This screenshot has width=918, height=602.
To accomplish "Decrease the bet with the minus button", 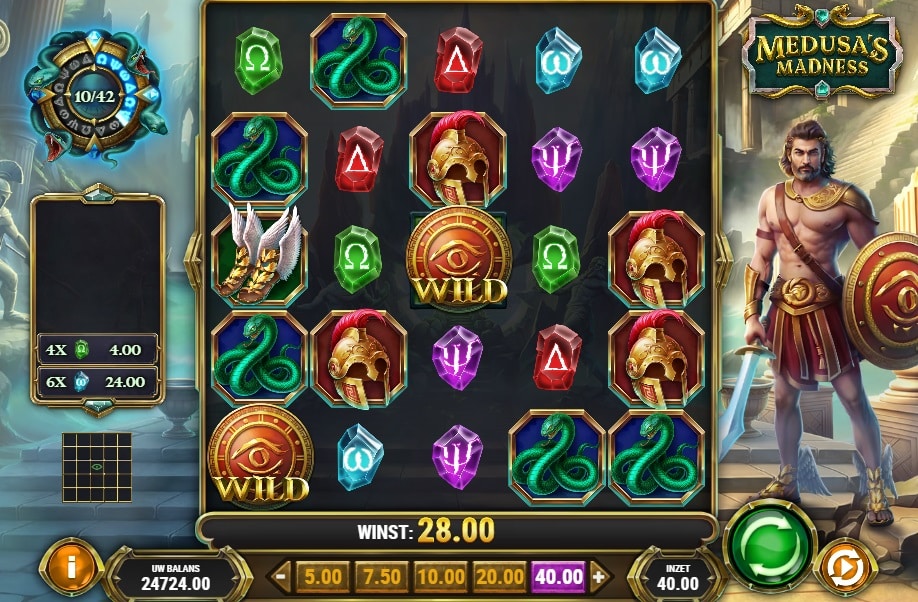I will (x=282, y=576).
